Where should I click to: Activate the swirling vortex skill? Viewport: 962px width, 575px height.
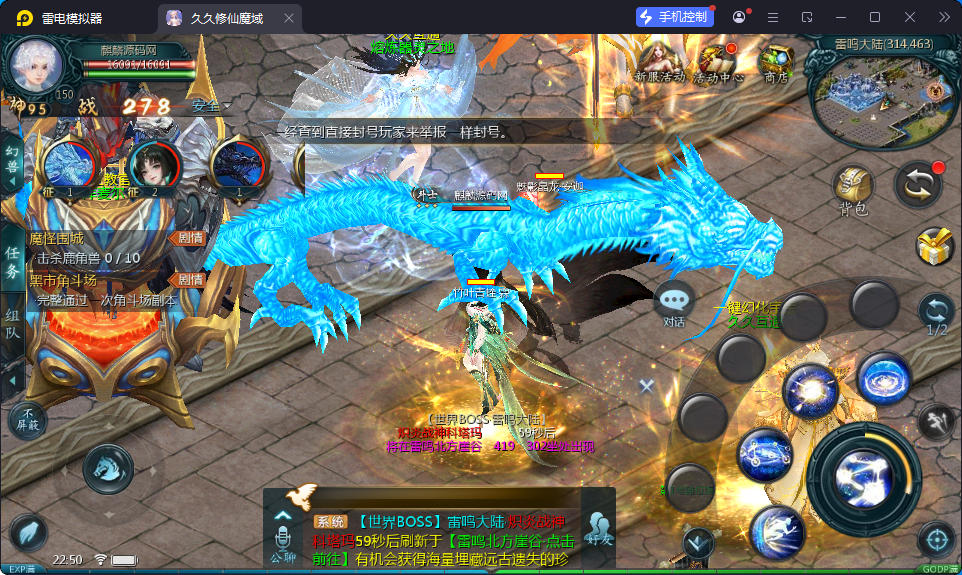tap(883, 378)
